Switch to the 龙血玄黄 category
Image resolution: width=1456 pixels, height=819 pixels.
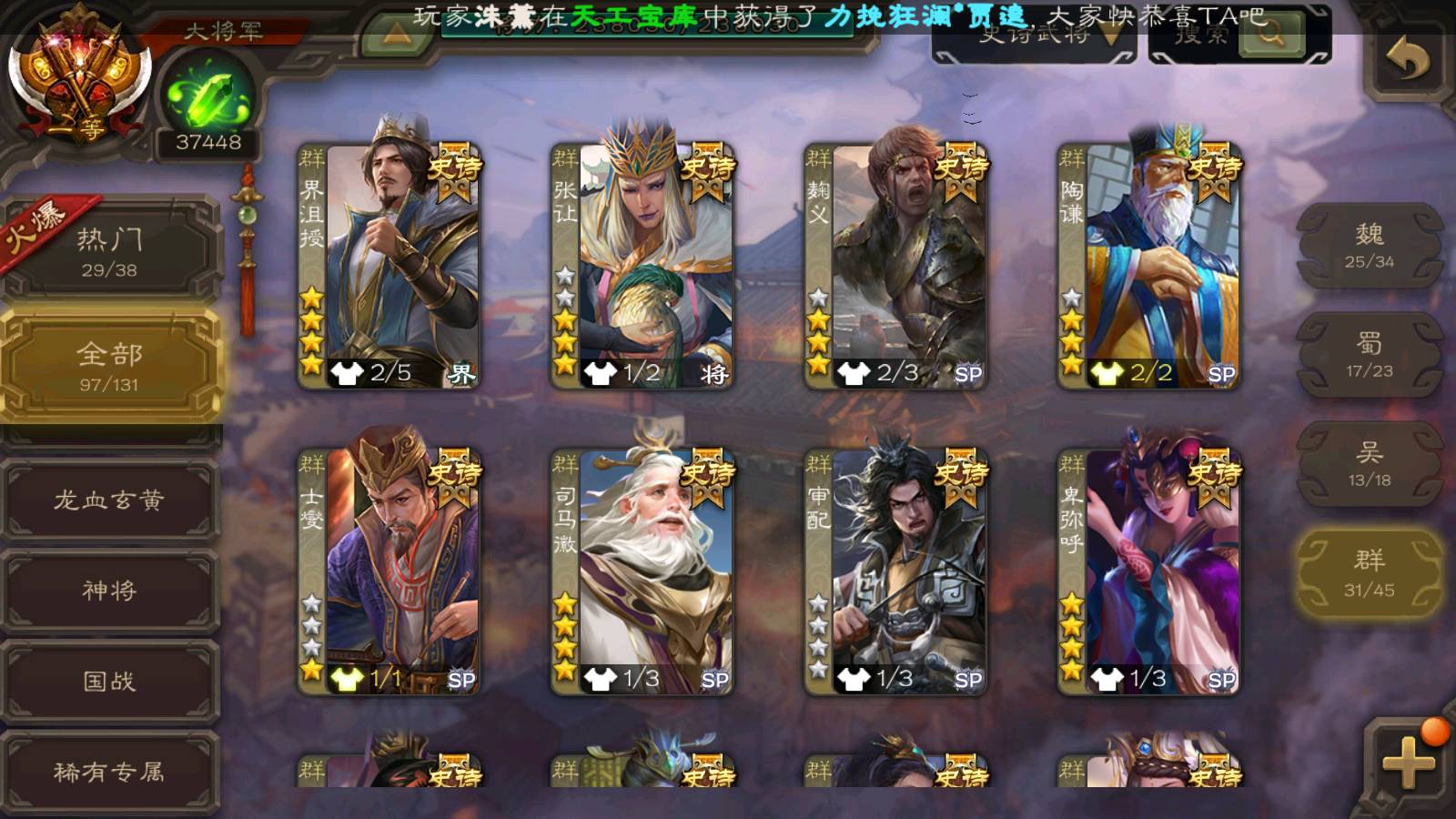pyautogui.click(x=110, y=500)
